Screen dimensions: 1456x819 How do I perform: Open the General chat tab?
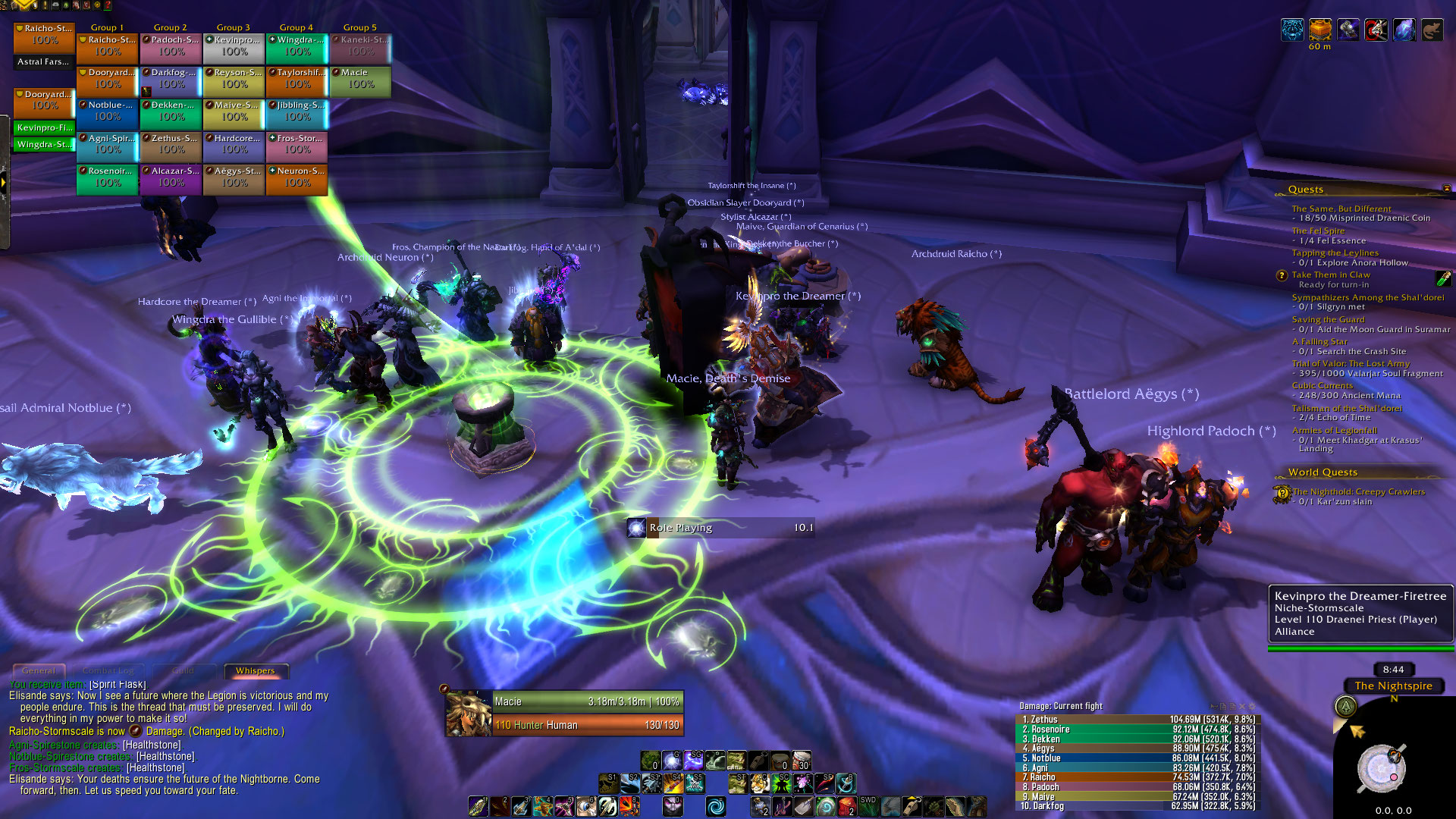click(x=39, y=670)
